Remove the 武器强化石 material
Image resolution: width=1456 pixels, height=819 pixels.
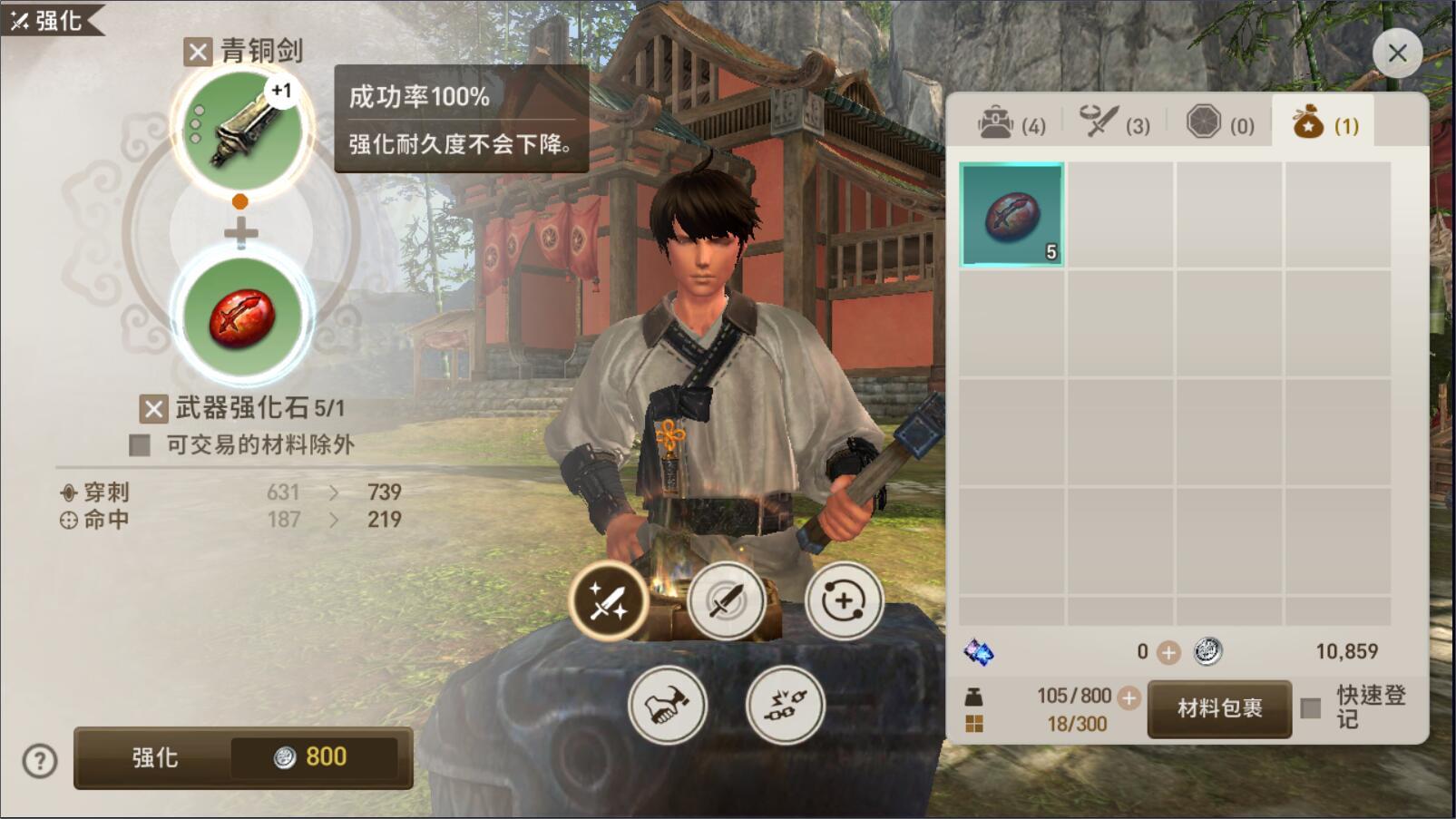point(153,409)
